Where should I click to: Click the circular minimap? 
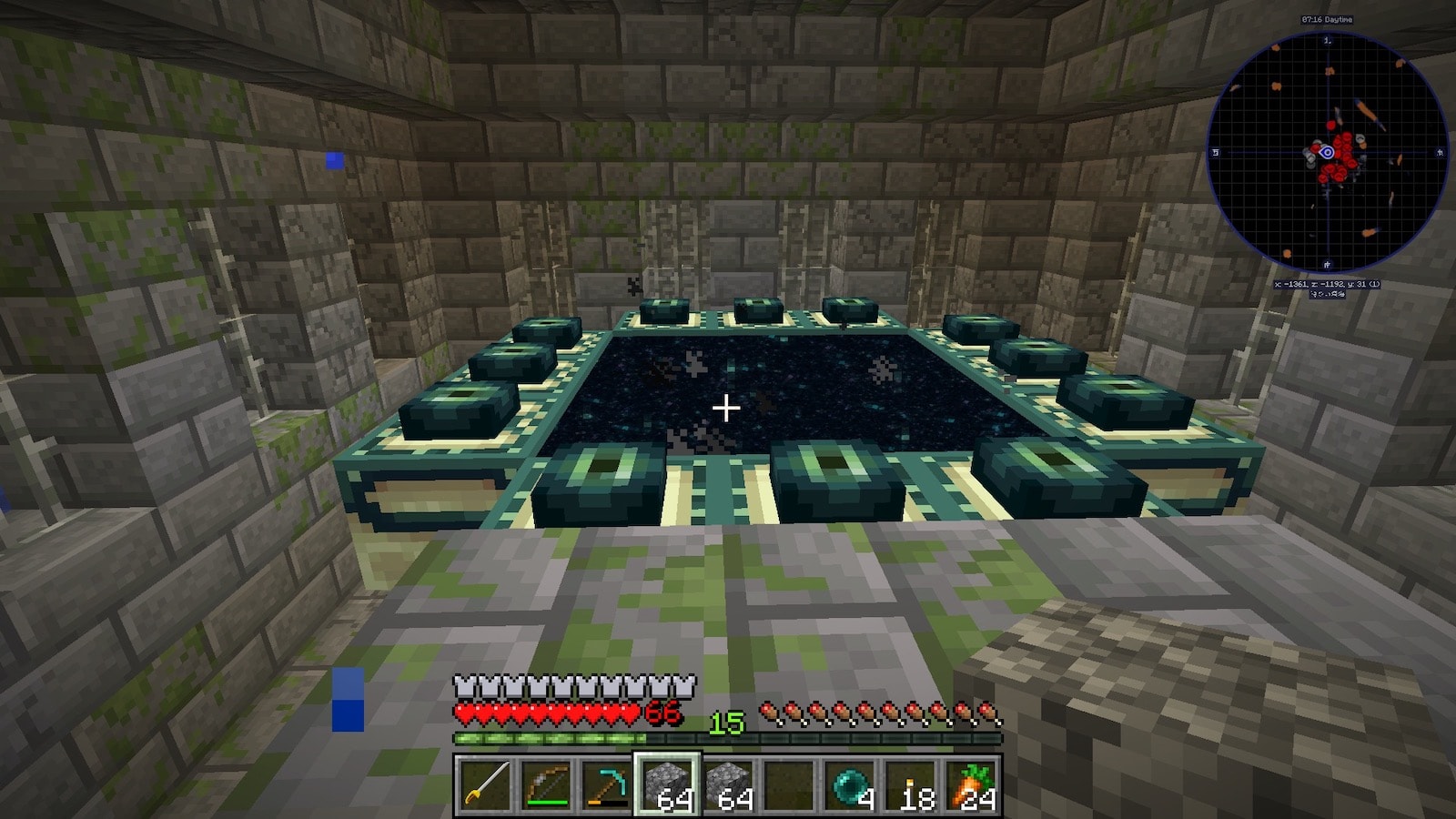(1327, 152)
